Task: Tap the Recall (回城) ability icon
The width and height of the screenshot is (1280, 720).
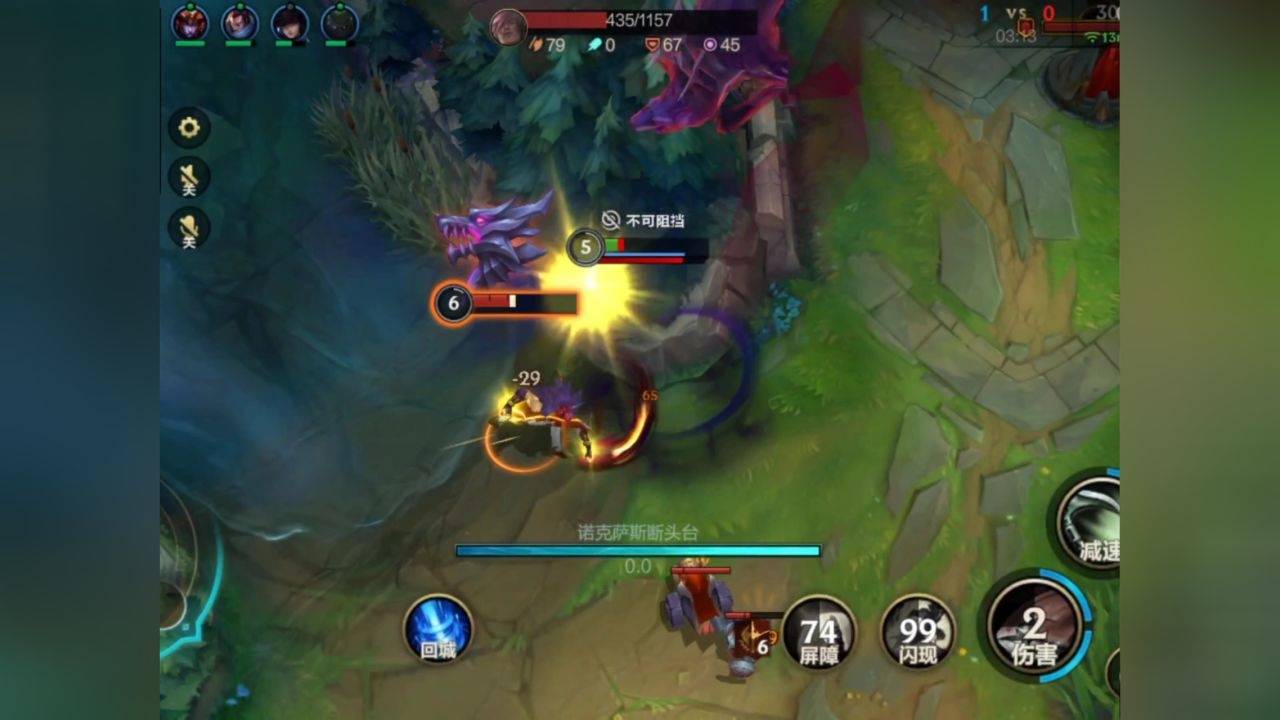Action: (x=437, y=628)
